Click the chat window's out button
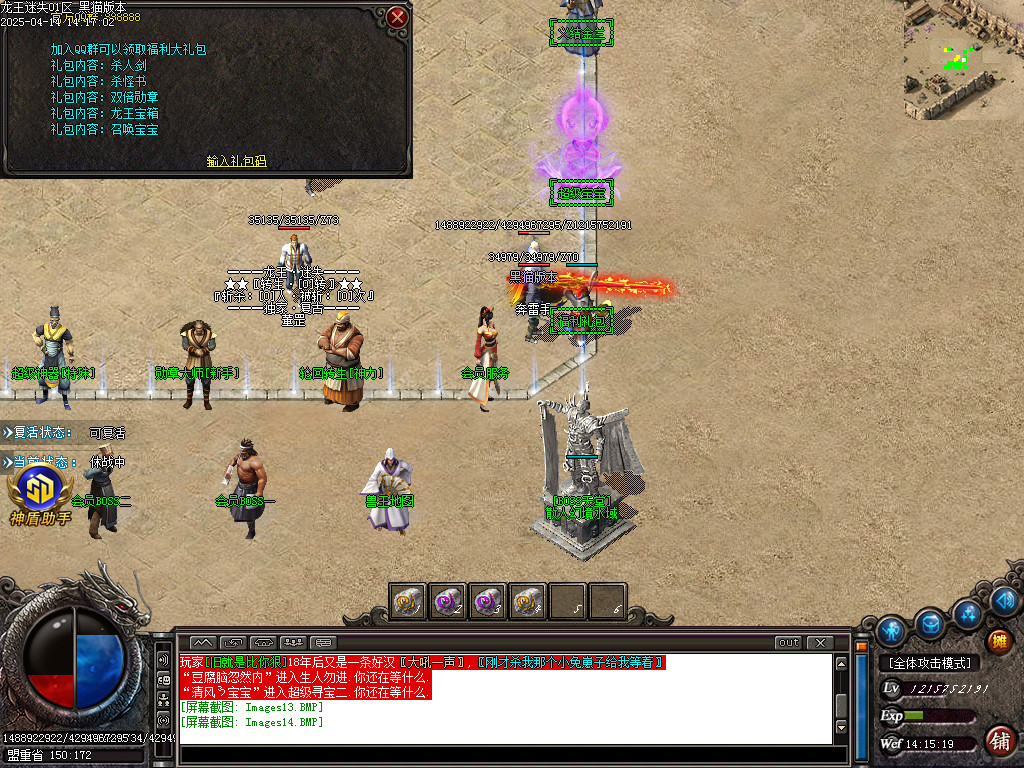Viewport: 1024px width, 768px height. point(789,642)
